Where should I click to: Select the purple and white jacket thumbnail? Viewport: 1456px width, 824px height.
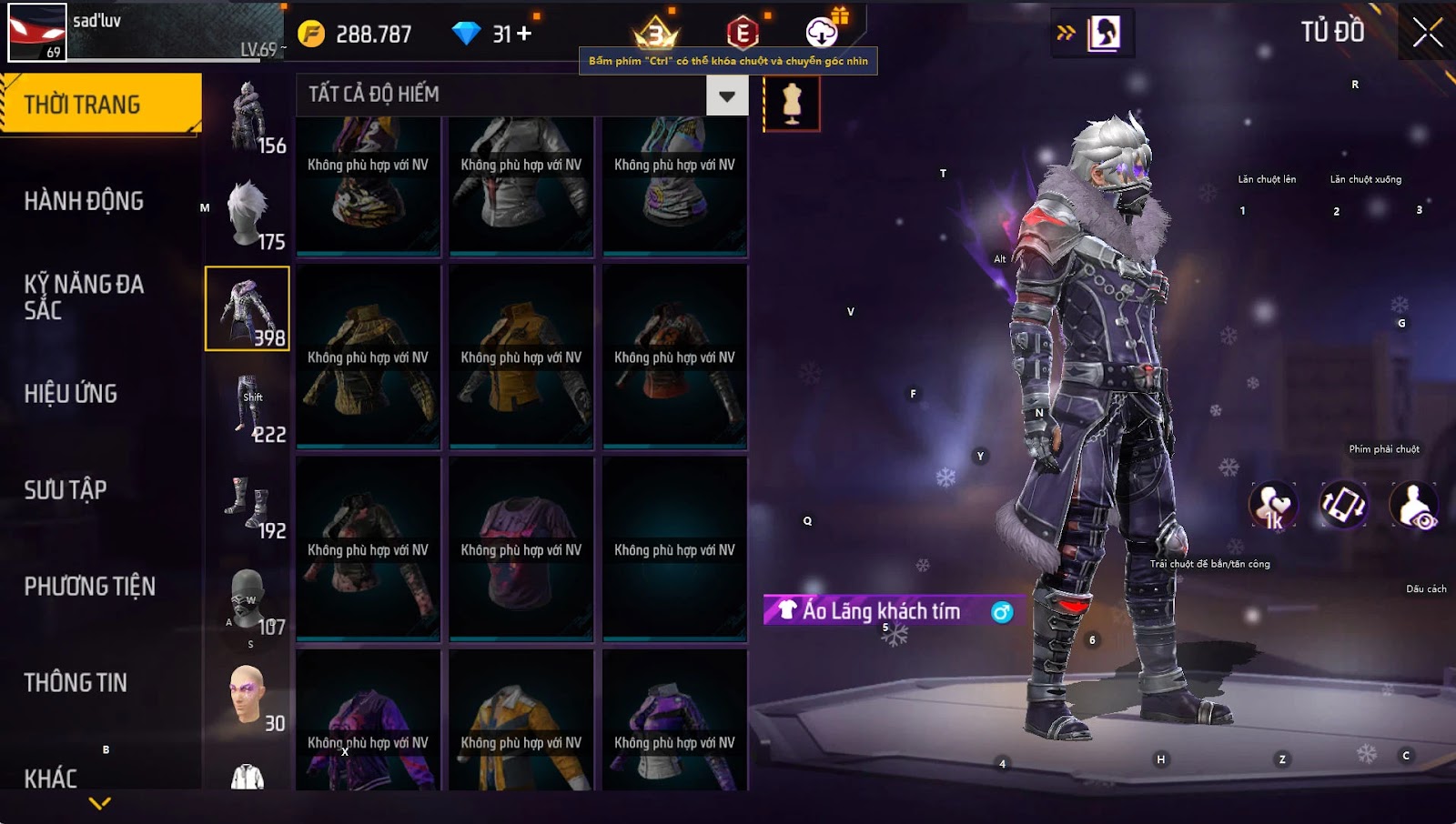(674, 723)
